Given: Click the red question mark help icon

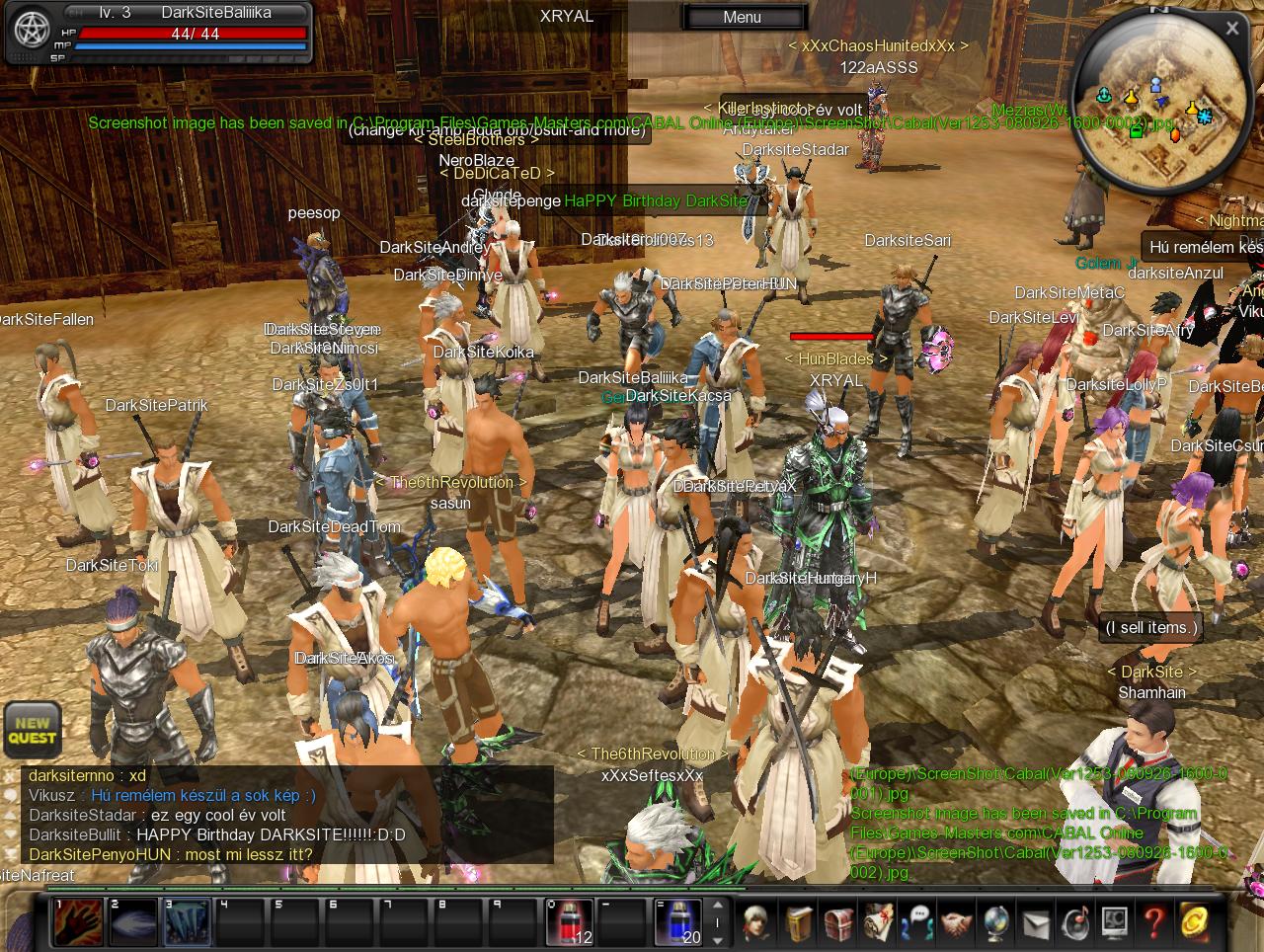Looking at the screenshot, I should [x=1153, y=922].
